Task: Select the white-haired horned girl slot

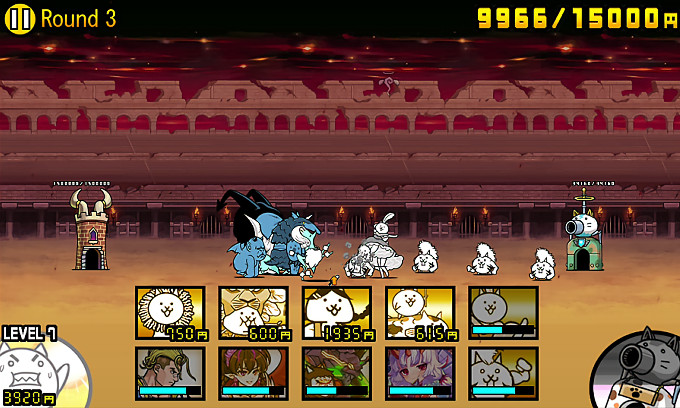Action: click(420, 373)
